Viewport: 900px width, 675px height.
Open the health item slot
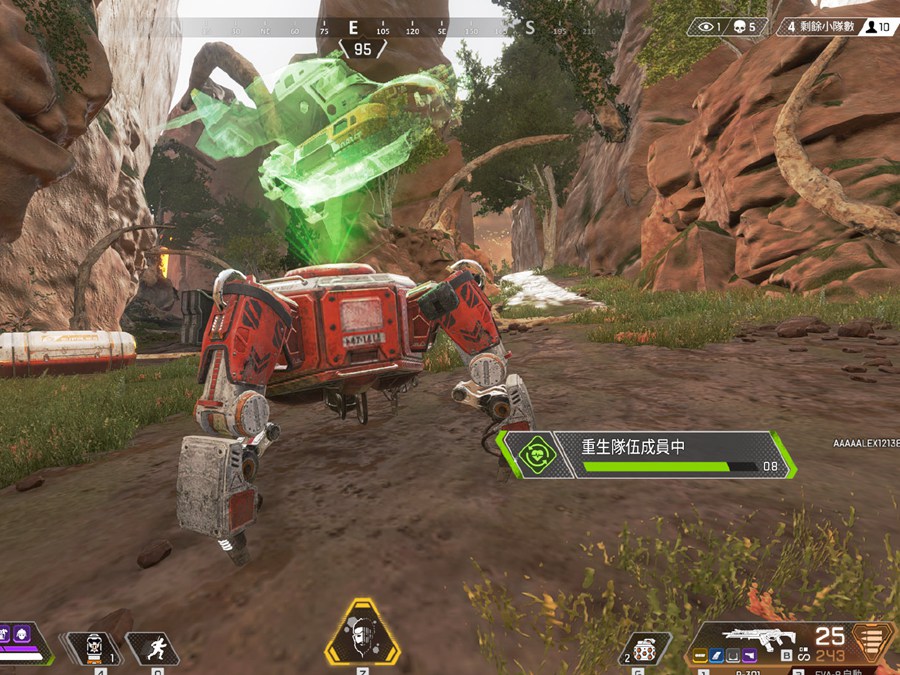94,648
